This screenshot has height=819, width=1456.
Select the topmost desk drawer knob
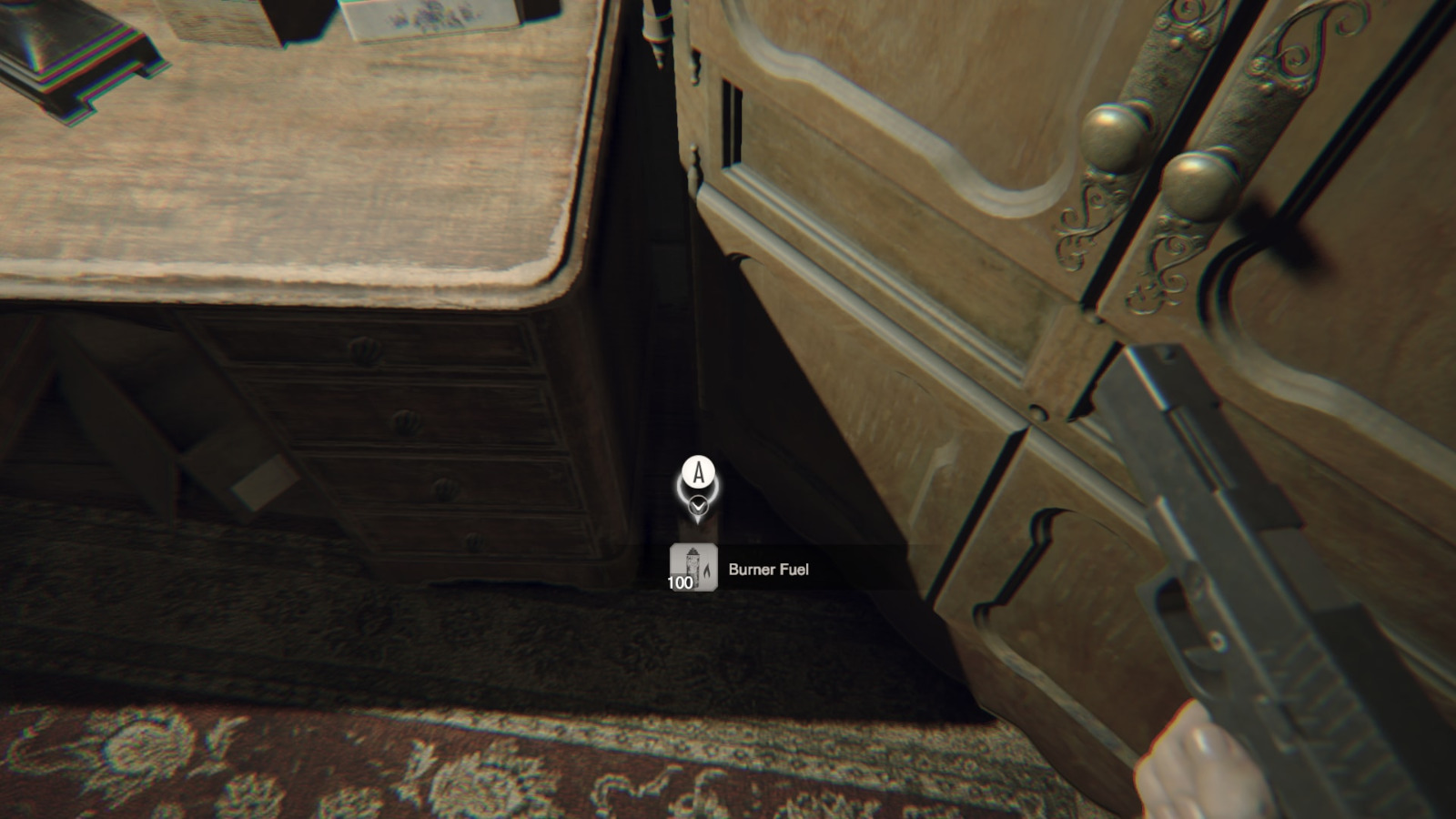tap(364, 349)
